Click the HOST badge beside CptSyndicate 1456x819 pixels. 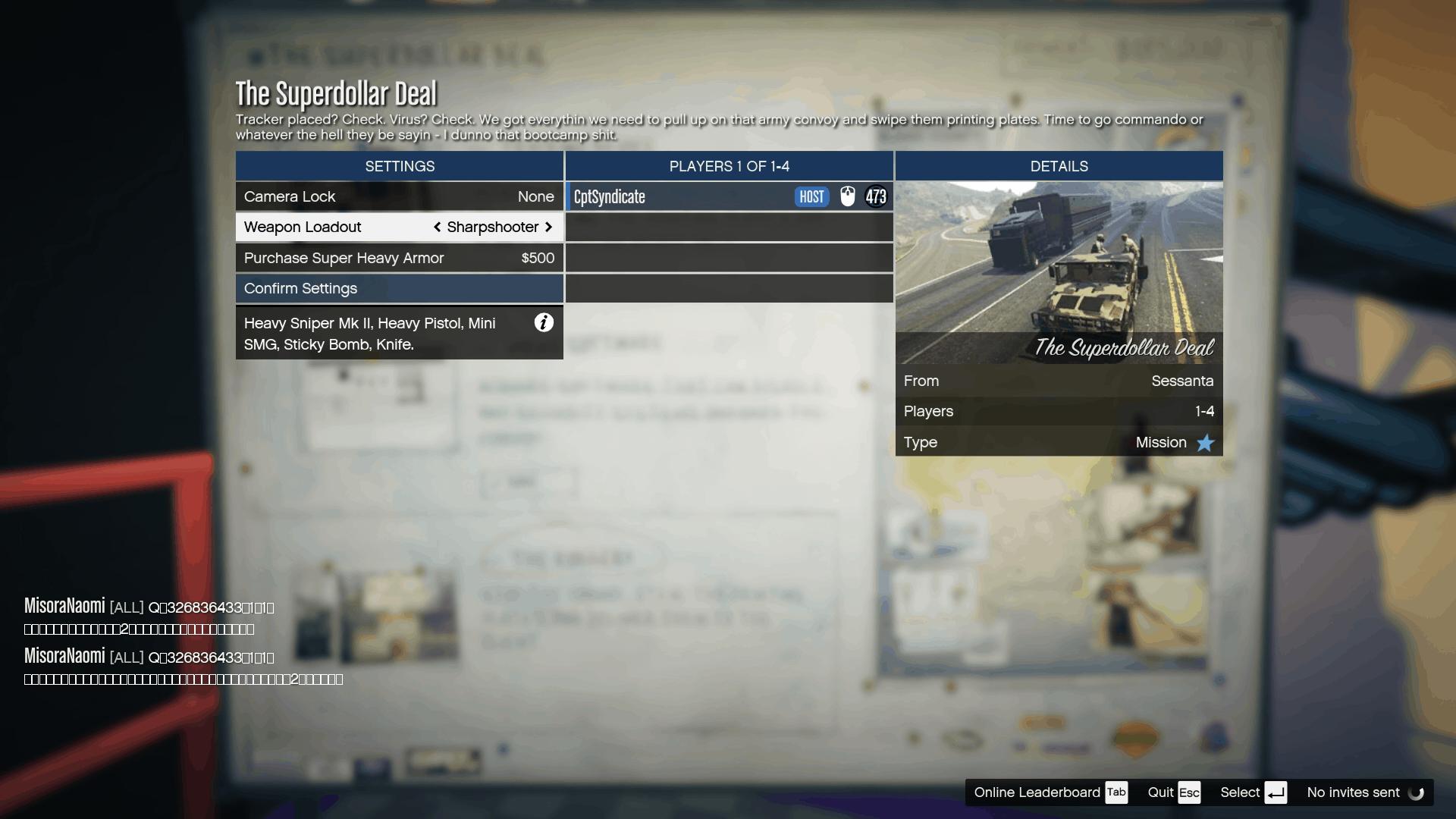click(x=811, y=196)
